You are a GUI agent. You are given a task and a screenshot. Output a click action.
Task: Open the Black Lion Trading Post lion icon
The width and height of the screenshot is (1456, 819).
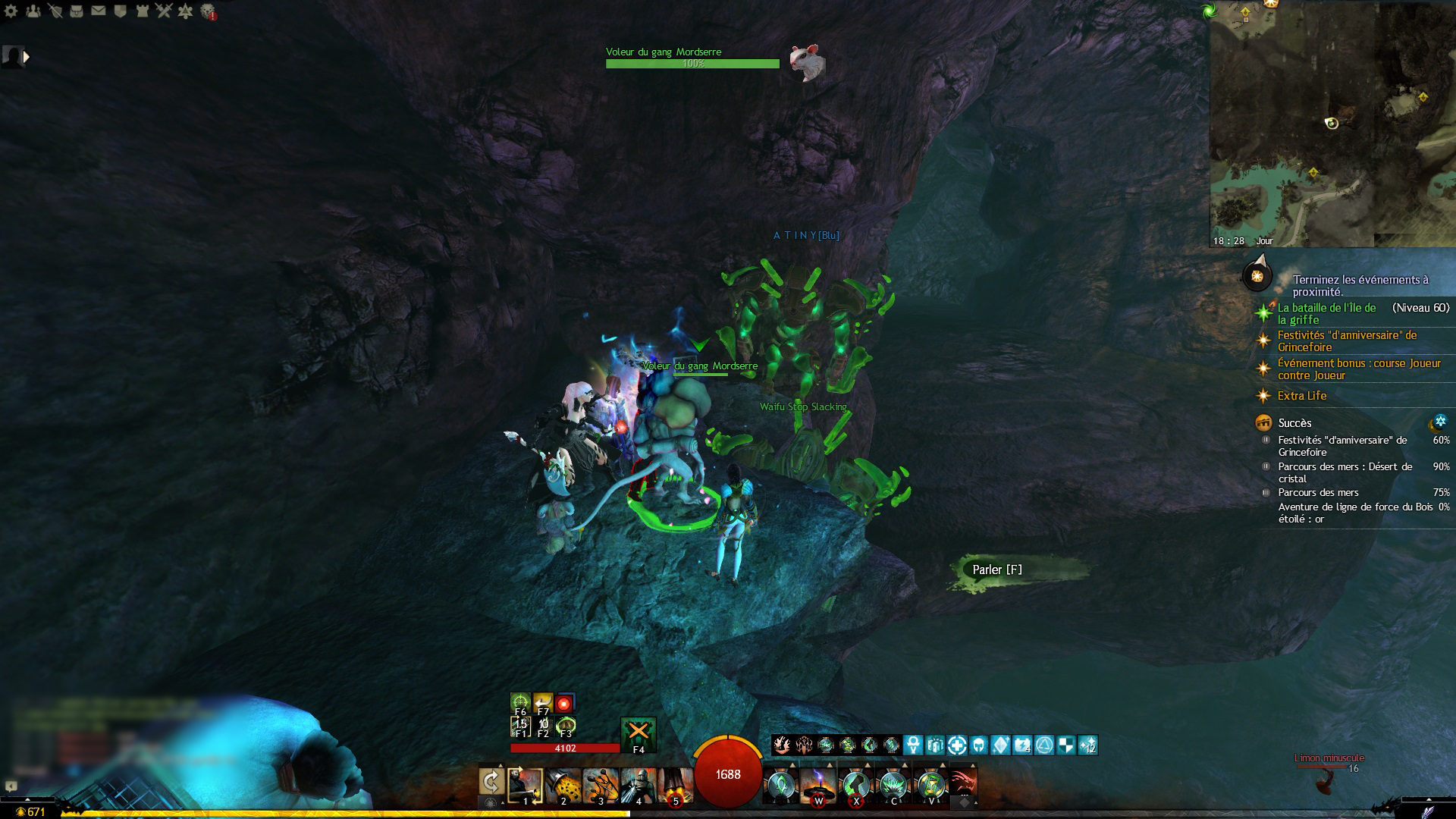click(209, 11)
